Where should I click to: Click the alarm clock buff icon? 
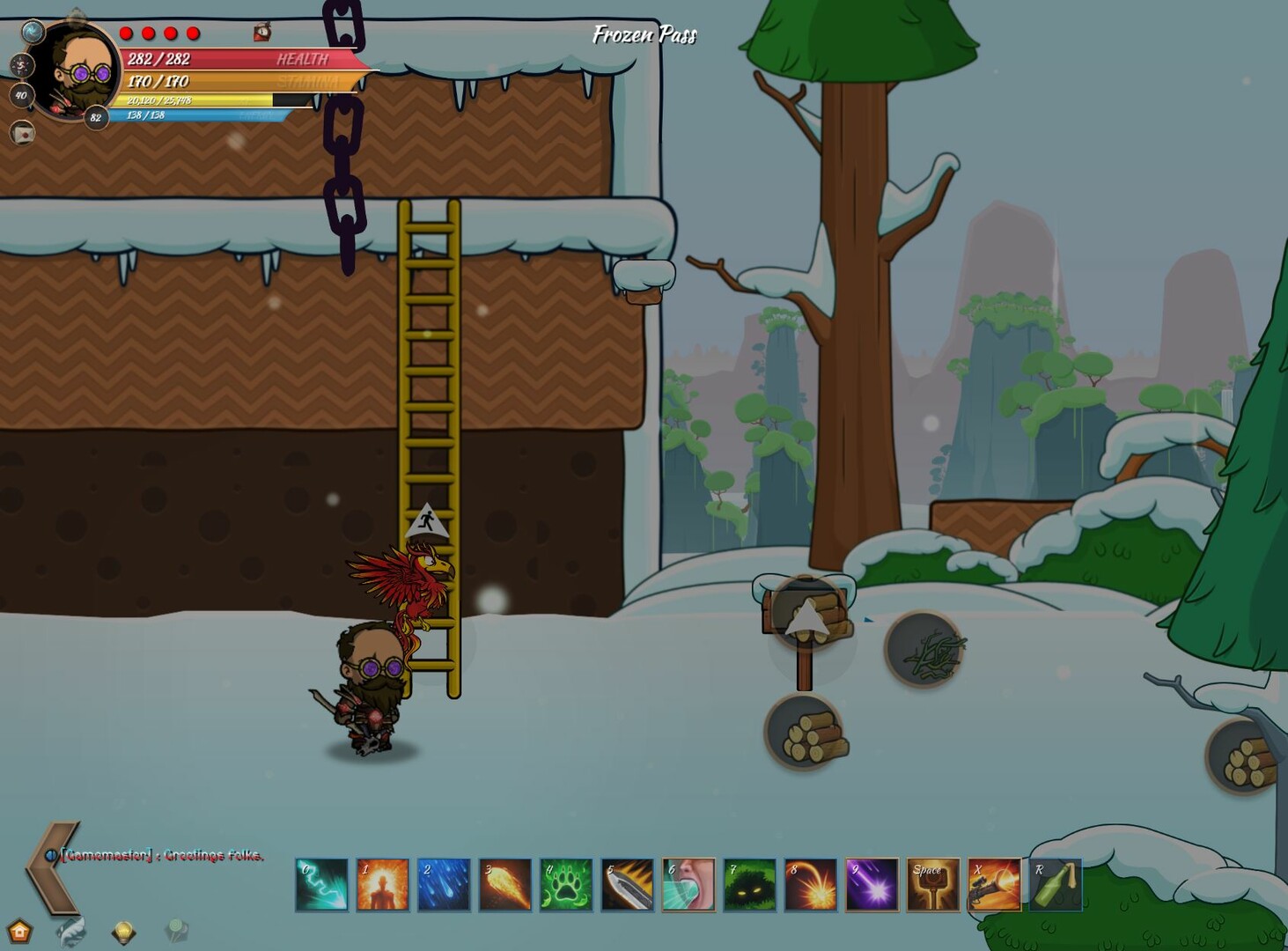tap(263, 33)
